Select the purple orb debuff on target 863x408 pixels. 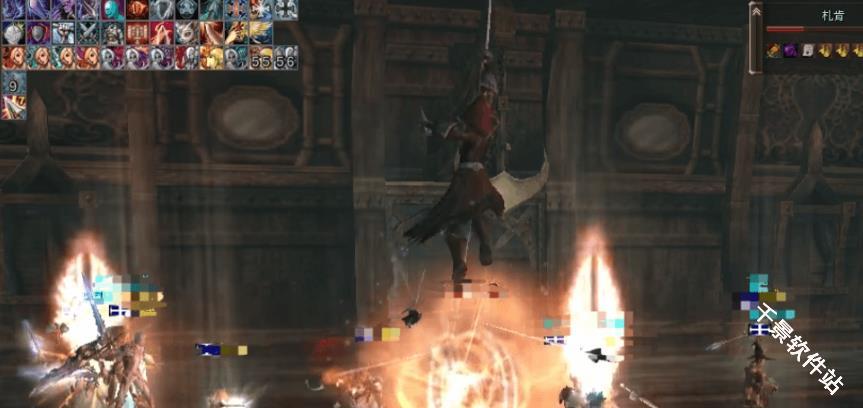click(x=789, y=50)
